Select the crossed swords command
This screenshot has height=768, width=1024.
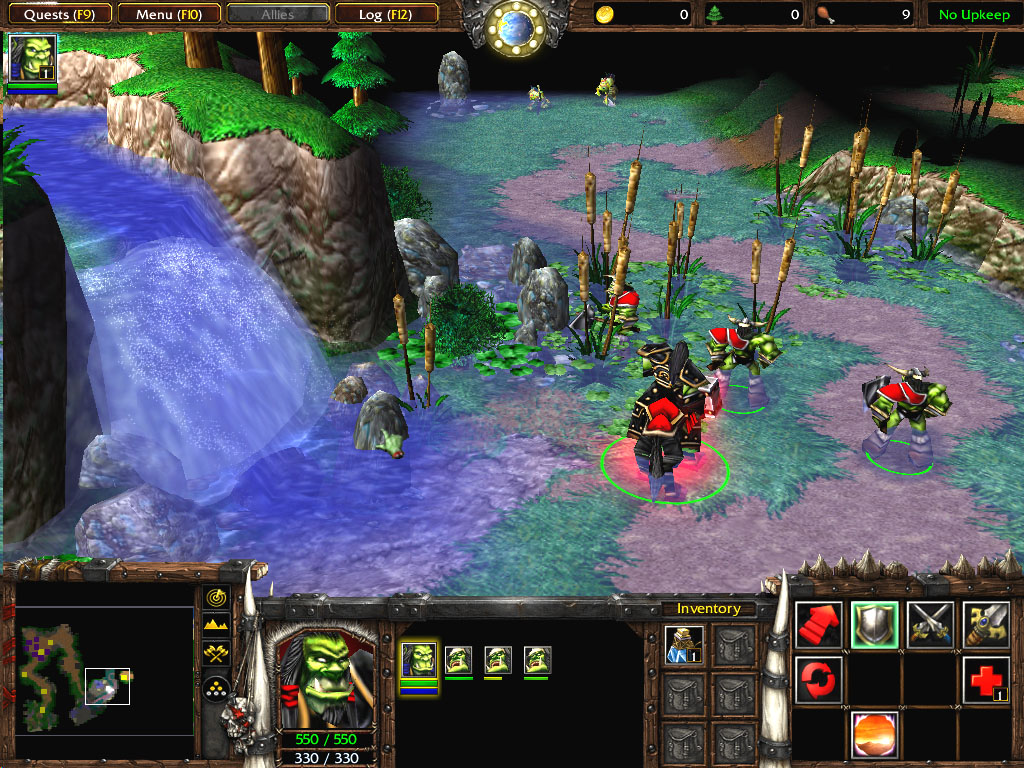[931, 625]
